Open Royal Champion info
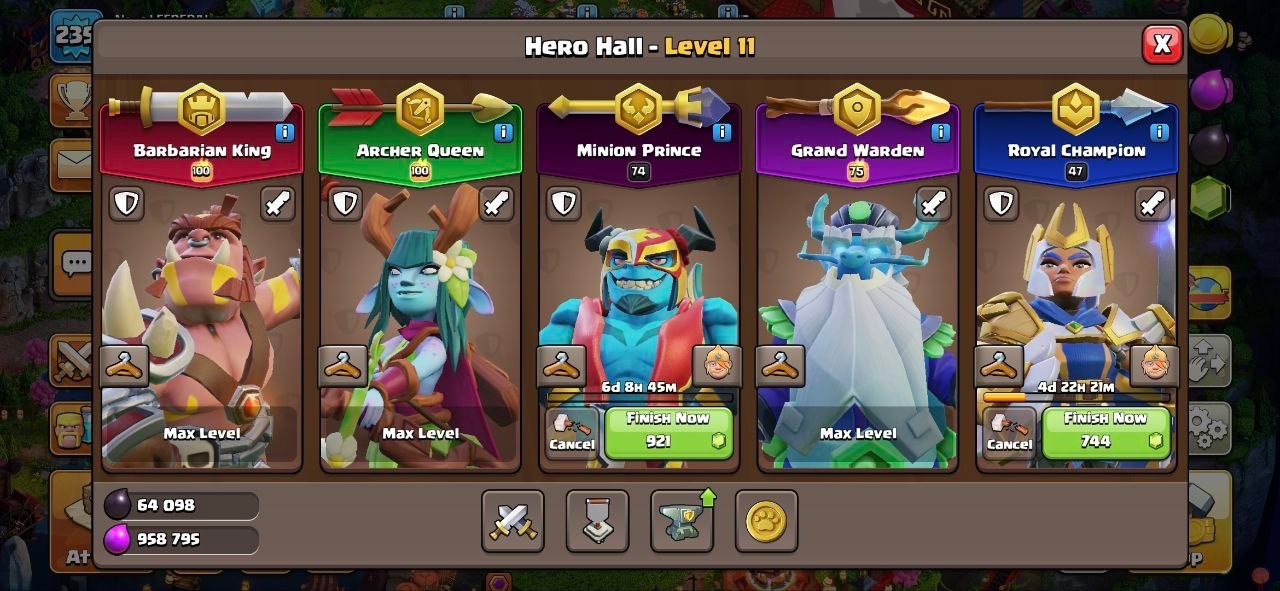1280x591 pixels. [x=1159, y=132]
